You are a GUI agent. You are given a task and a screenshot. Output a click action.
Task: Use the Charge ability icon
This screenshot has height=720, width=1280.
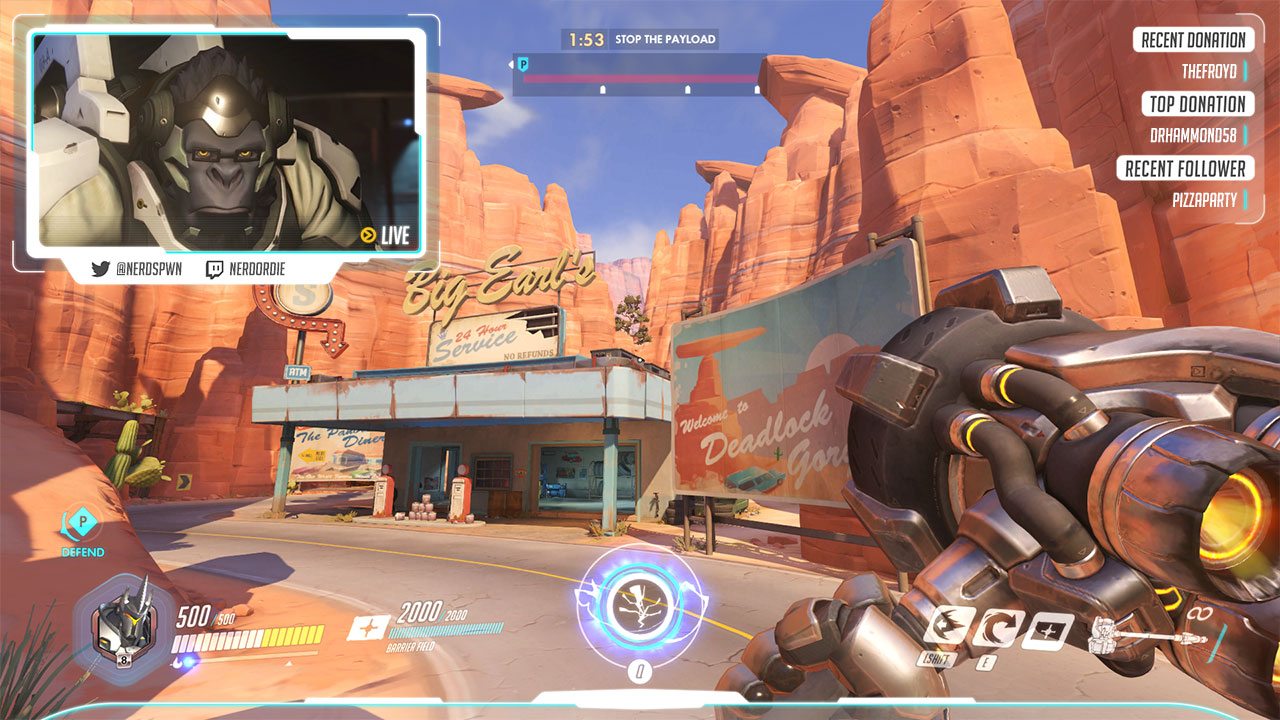click(948, 627)
